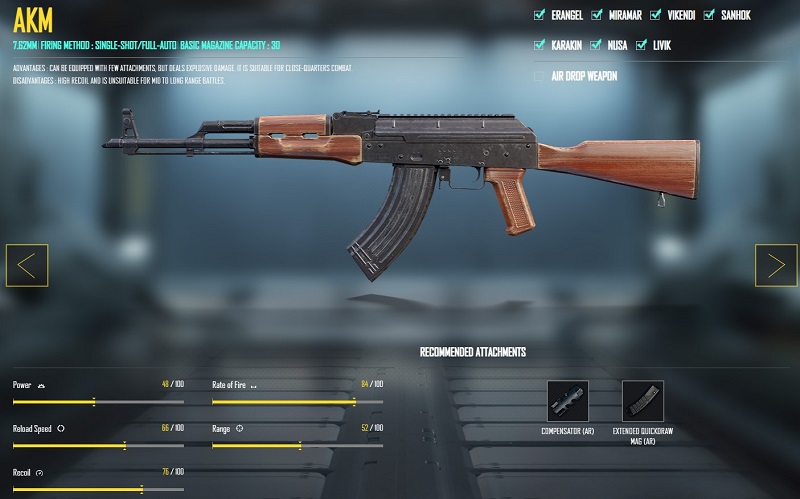Toggle the Sanhok map checkbox
Viewport: 800px width, 499px height.
tap(709, 15)
